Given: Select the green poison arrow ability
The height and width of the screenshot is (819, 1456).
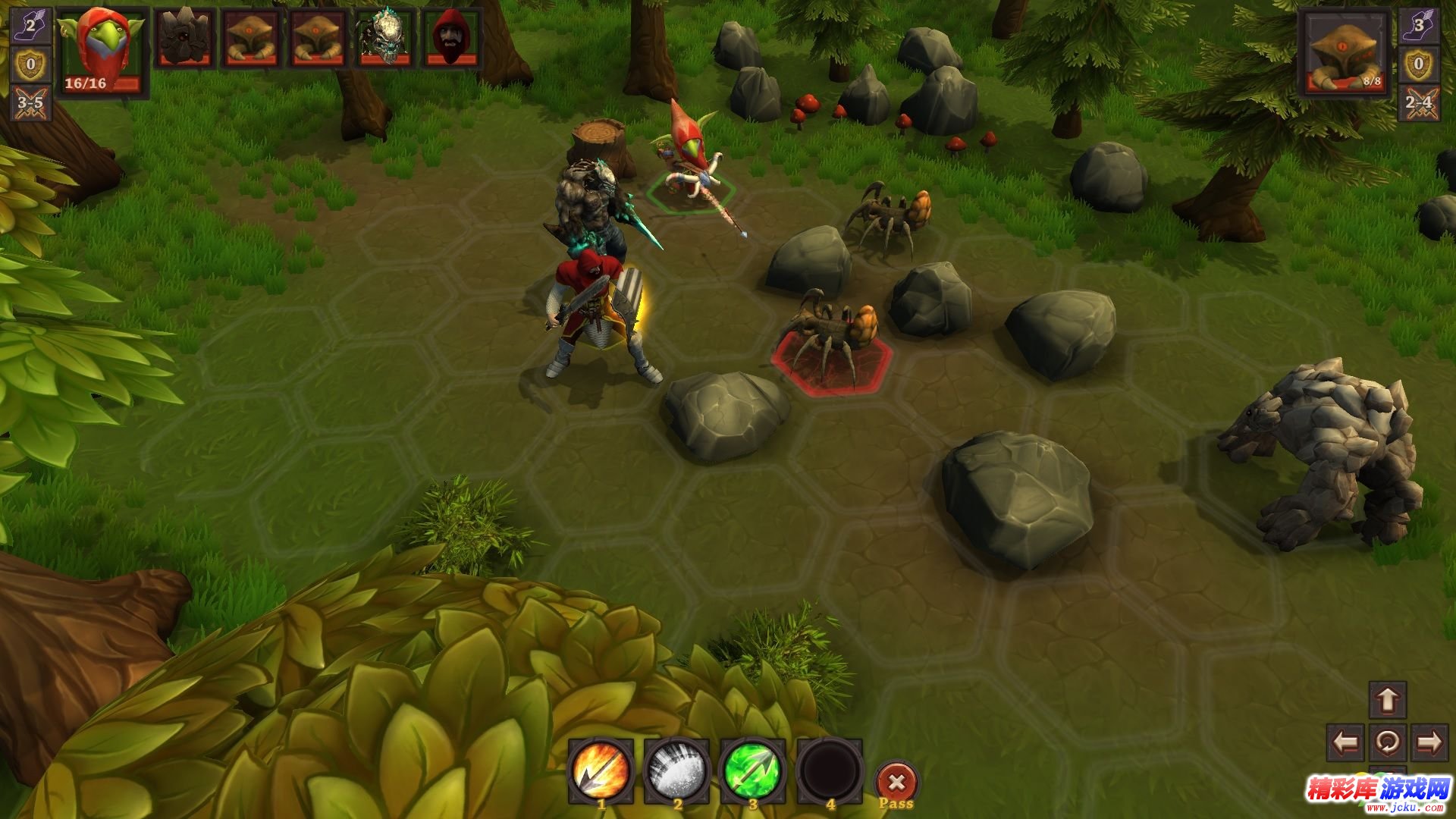Looking at the screenshot, I should pos(753,770).
